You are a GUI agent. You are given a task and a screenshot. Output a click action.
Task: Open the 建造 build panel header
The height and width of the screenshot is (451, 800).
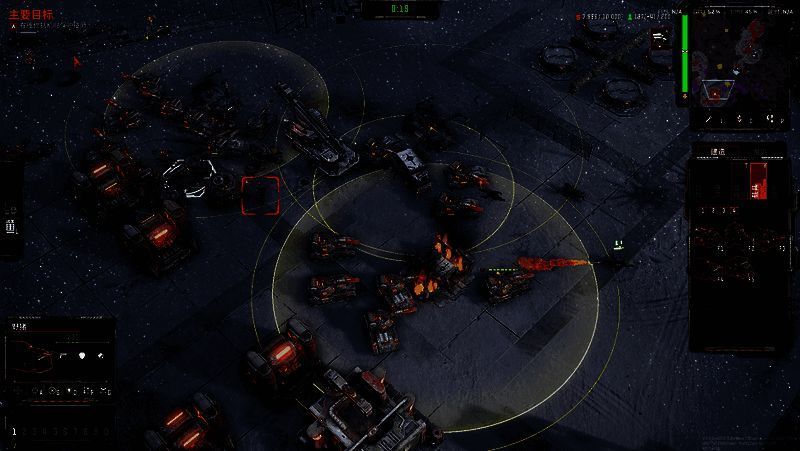tap(717, 152)
